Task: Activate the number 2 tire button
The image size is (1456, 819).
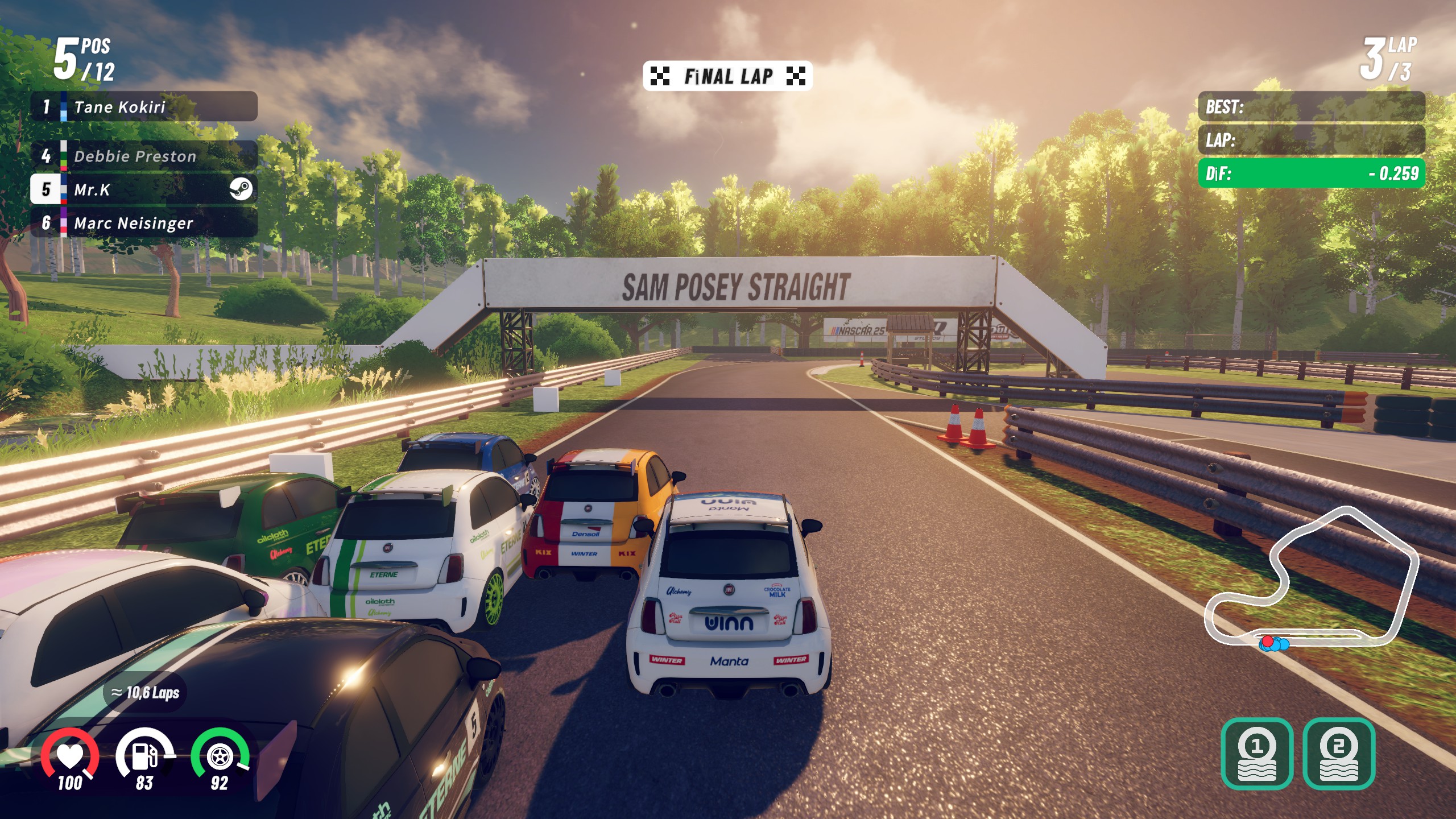Action: coord(1339,754)
